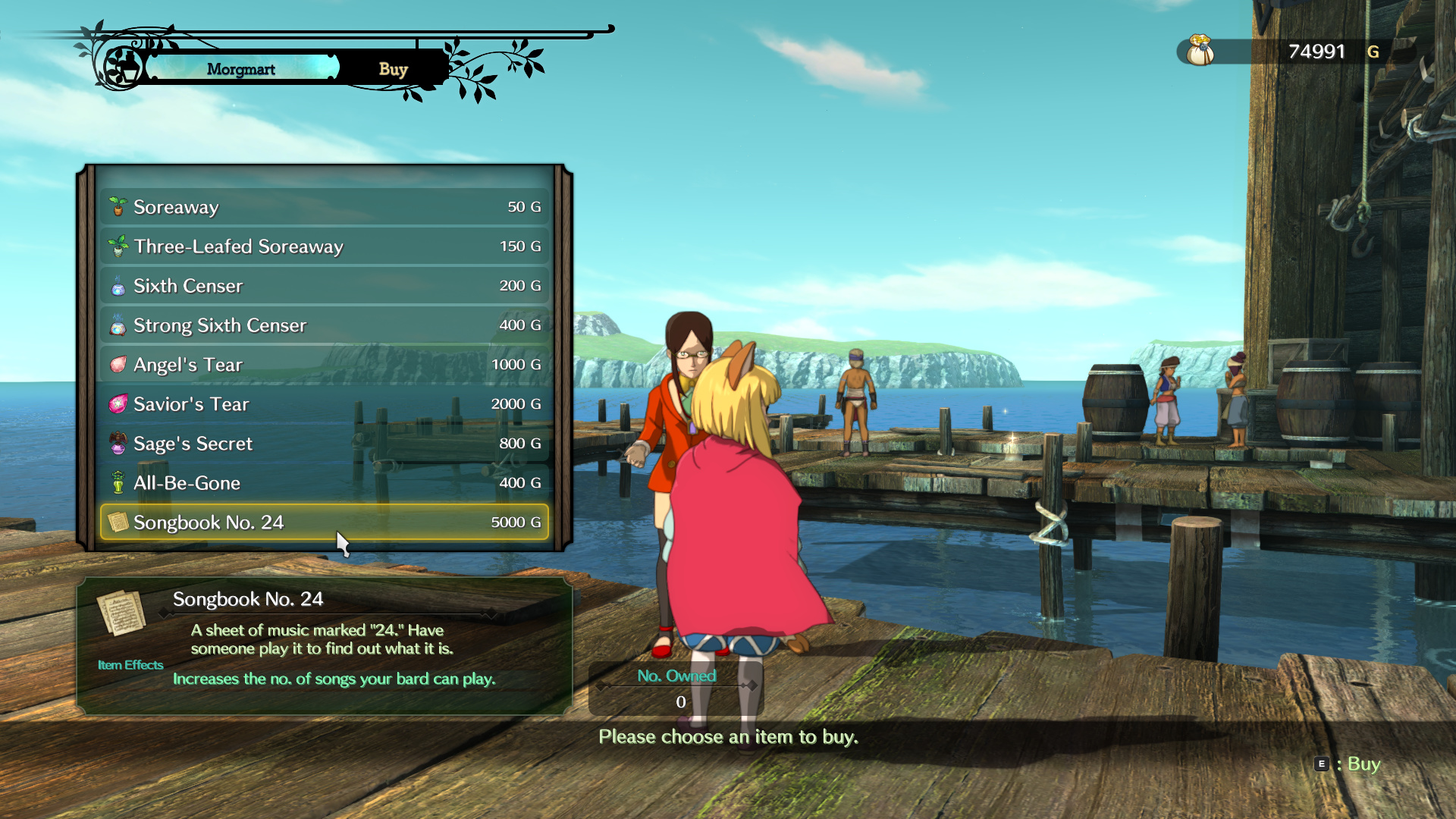1456x819 pixels.
Task: Pick the Sixth Censer item
Action: [x=325, y=286]
